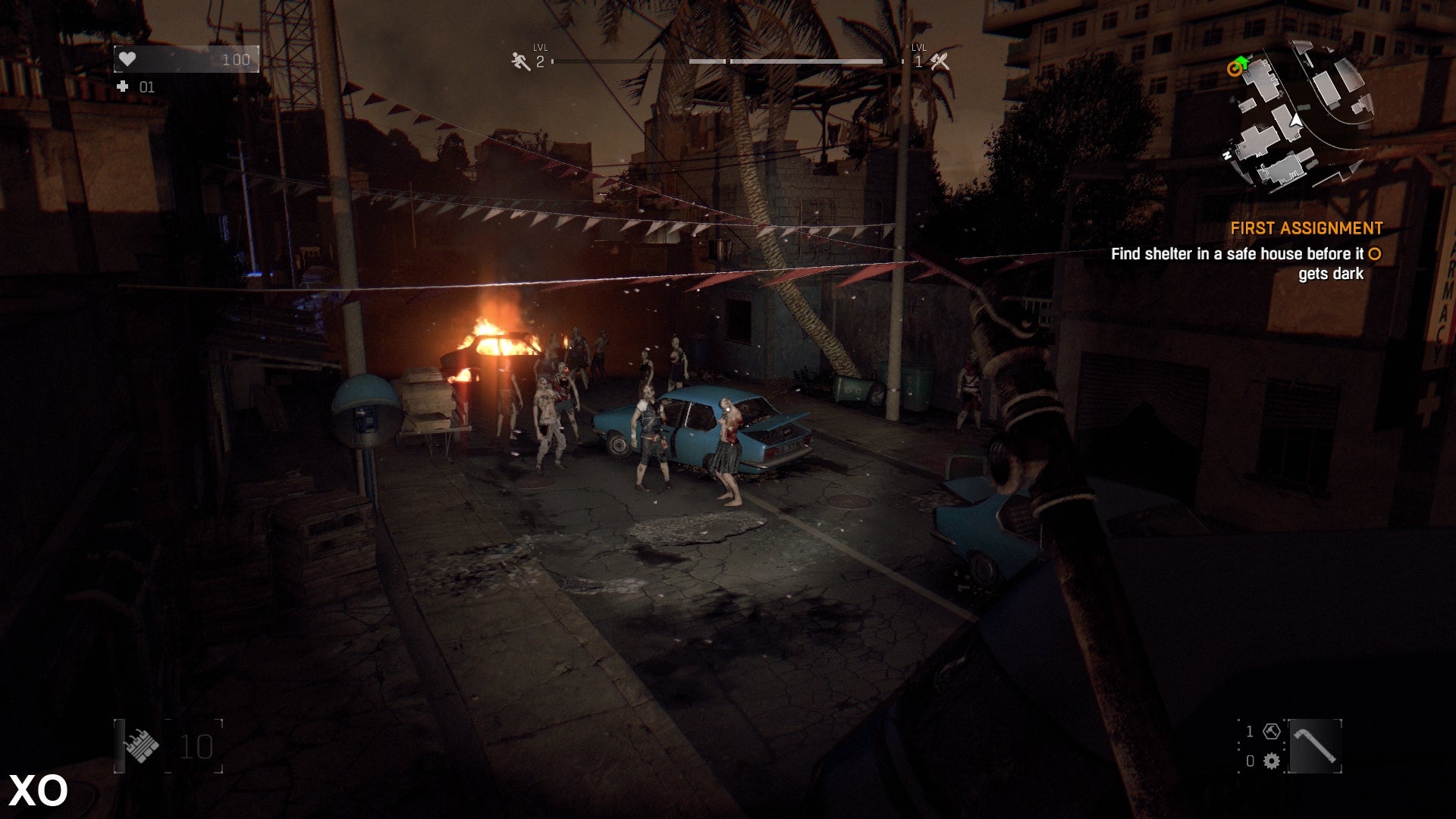Click the power crossed-tools level icon
This screenshot has height=819, width=1456.
[940, 61]
